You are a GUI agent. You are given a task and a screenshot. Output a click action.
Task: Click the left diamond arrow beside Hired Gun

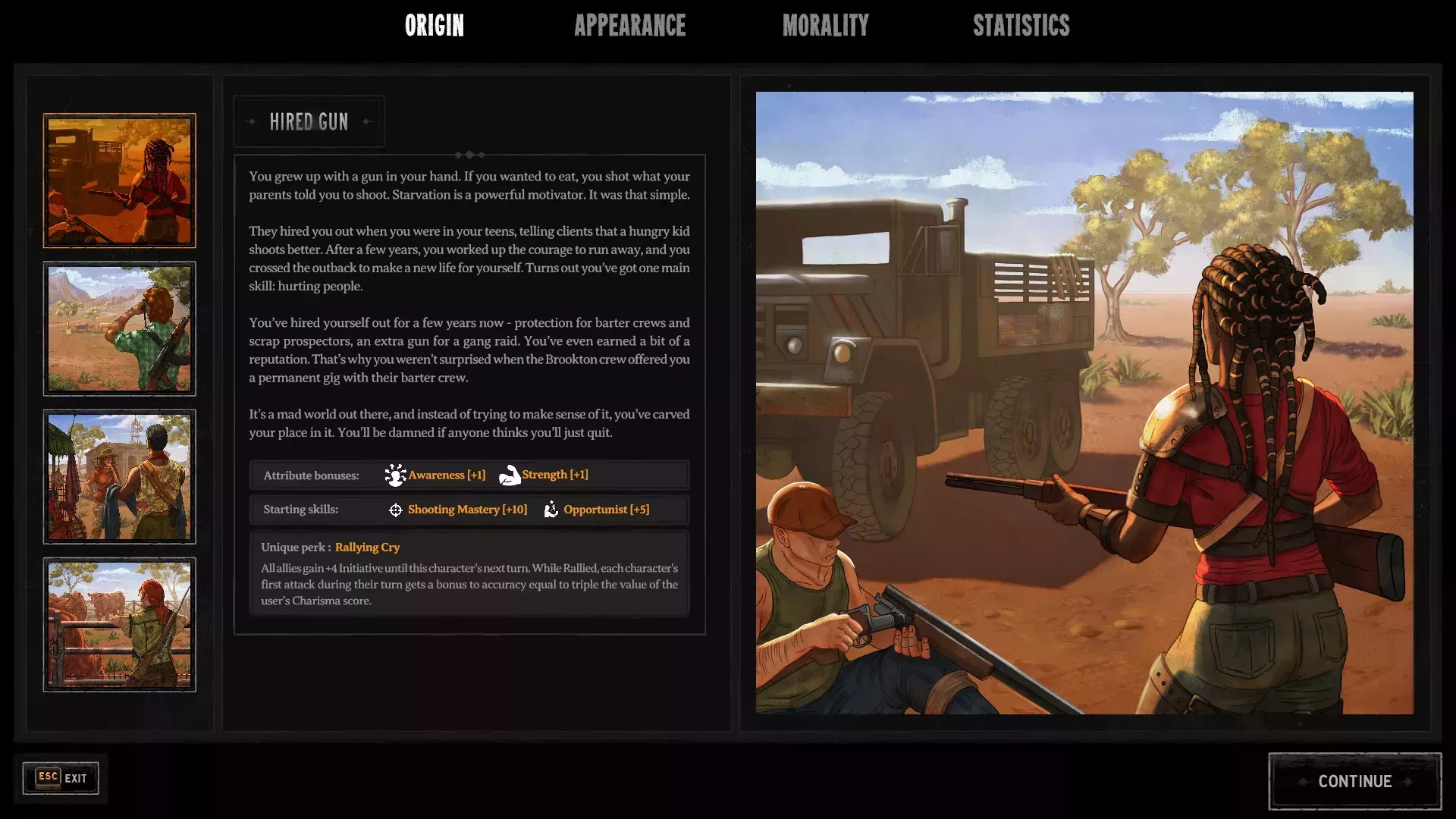tap(250, 121)
